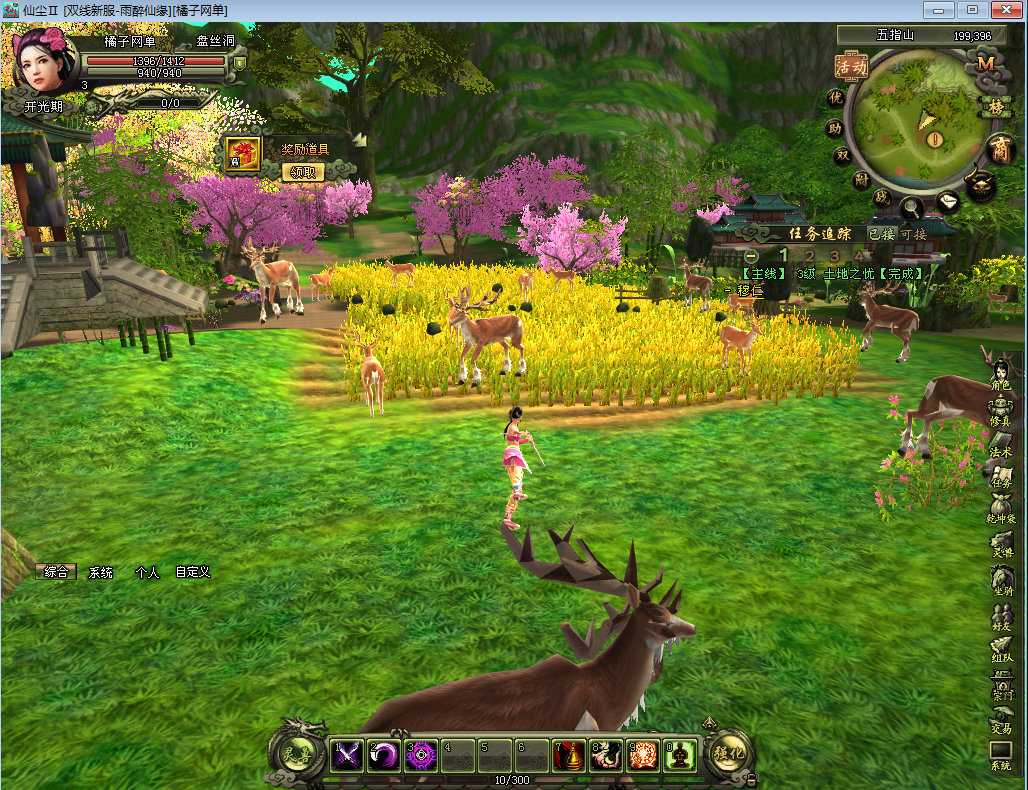Screen dimensions: 1028x790
Task: Open the 法术 spells menu
Action: (x=1001, y=446)
